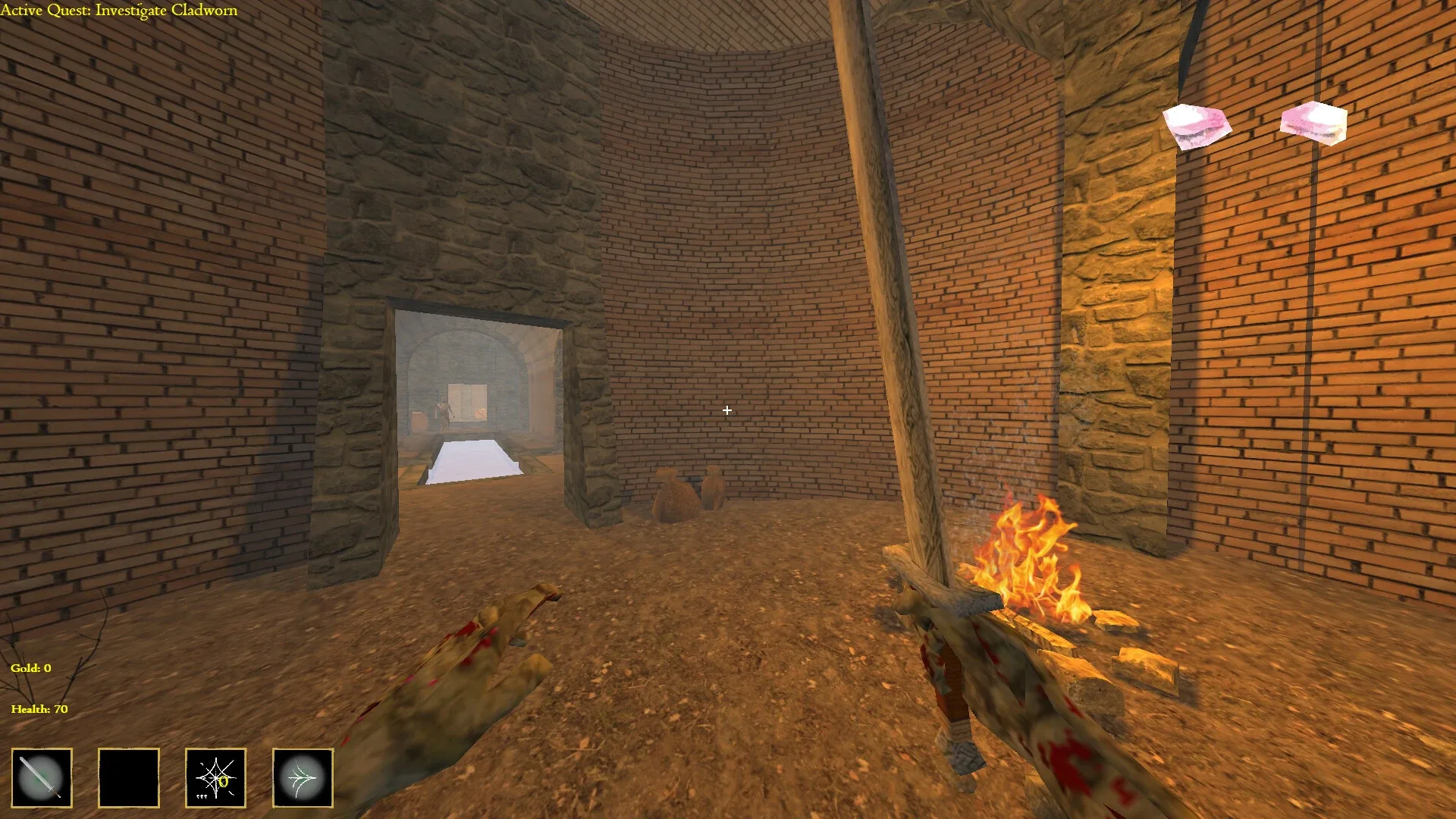Click the crosshair reticle at screen center
Screen dimensions: 1456x819
[727, 410]
